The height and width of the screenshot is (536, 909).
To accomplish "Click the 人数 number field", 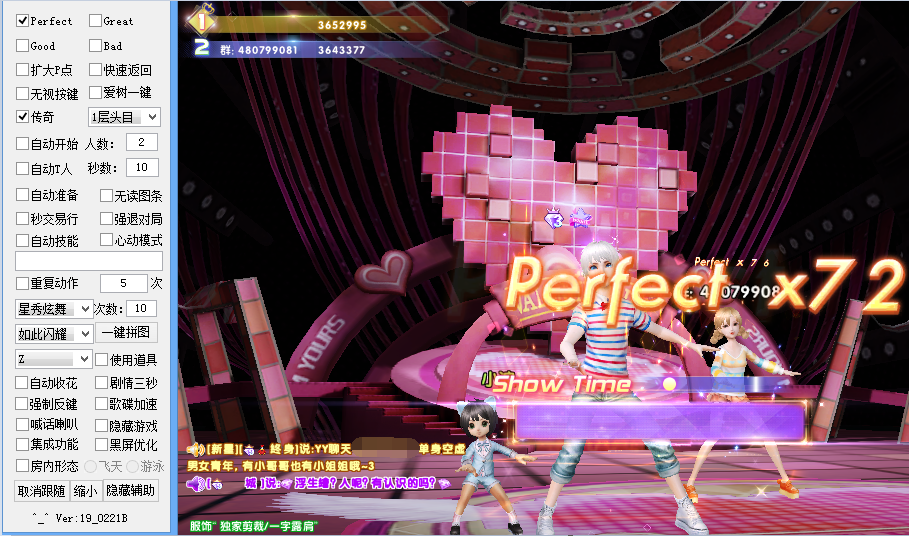I will click(141, 143).
